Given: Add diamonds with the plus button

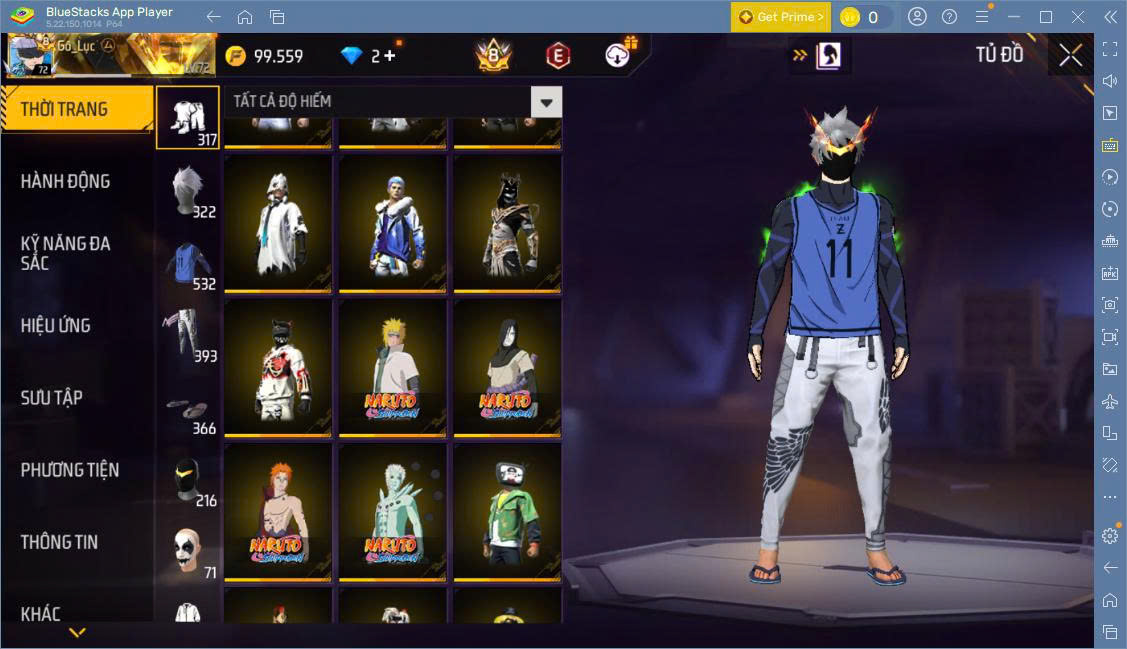Looking at the screenshot, I should pos(389,56).
